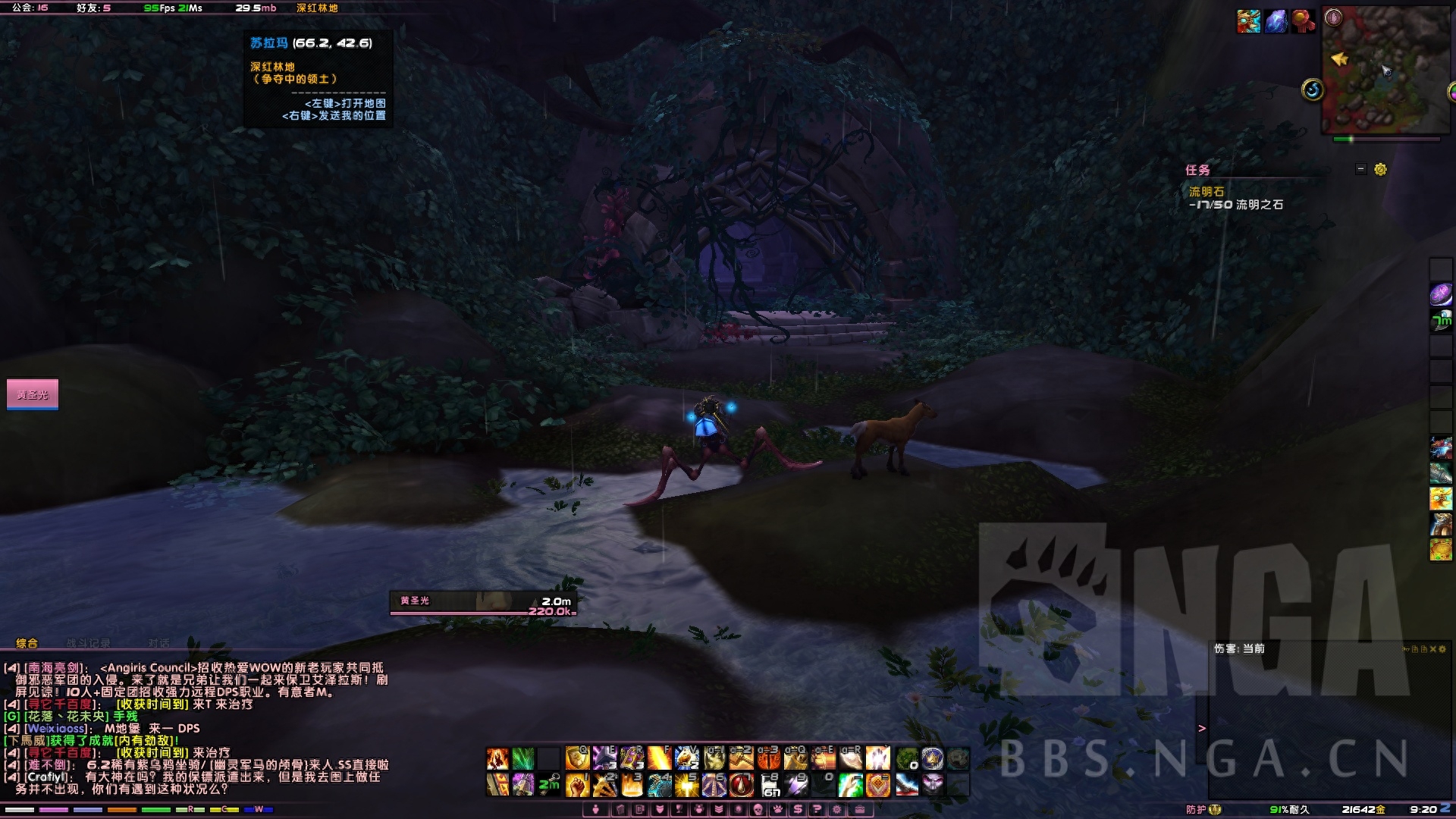
Task: Open the blue swirl button beside minimap
Action: pyautogui.click(x=1313, y=90)
